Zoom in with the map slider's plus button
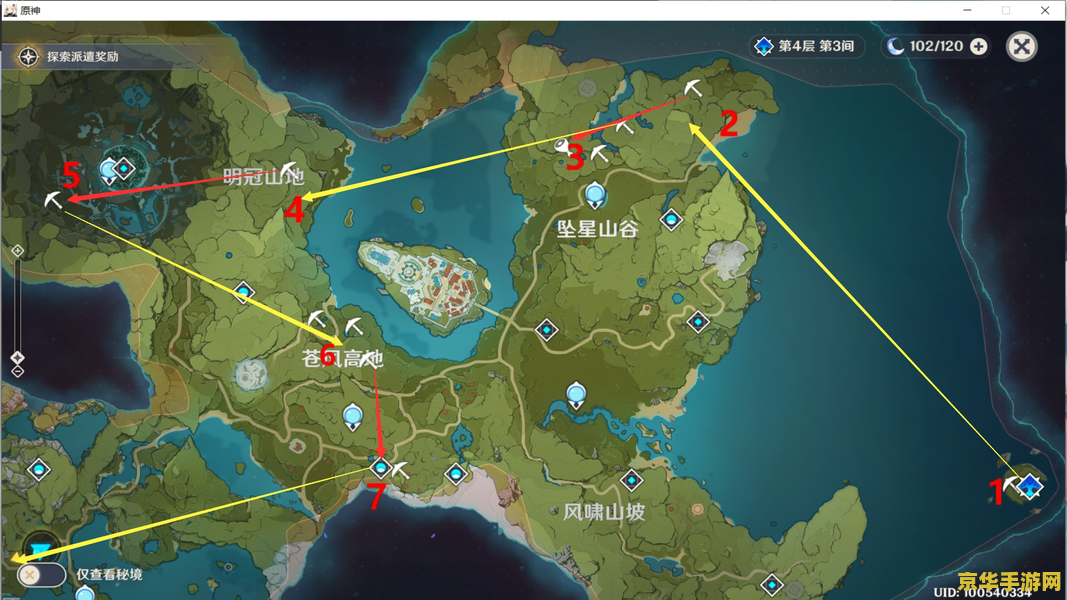 [x=18, y=250]
